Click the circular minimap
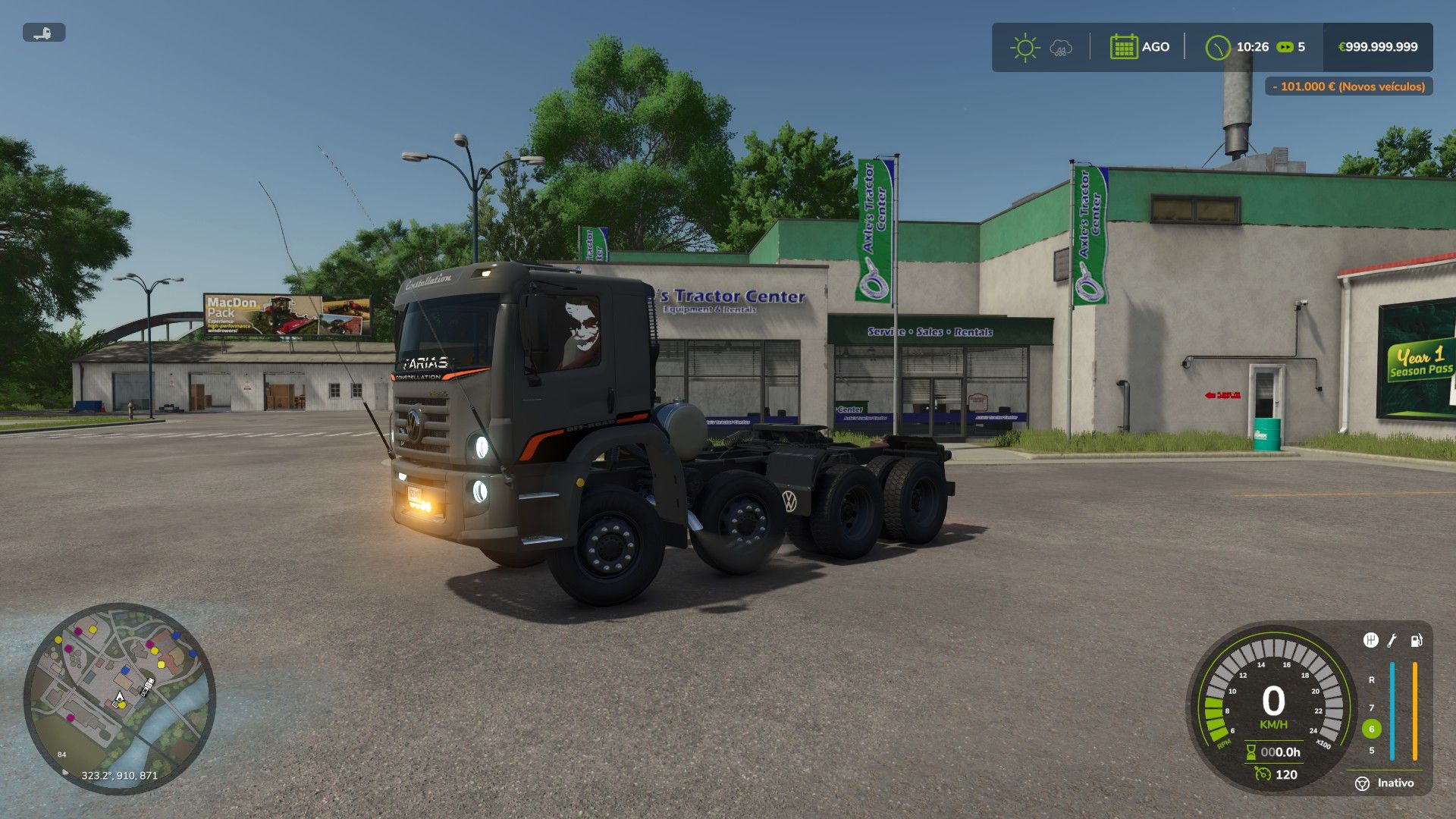Screen dimensions: 1456x819 (120, 698)
